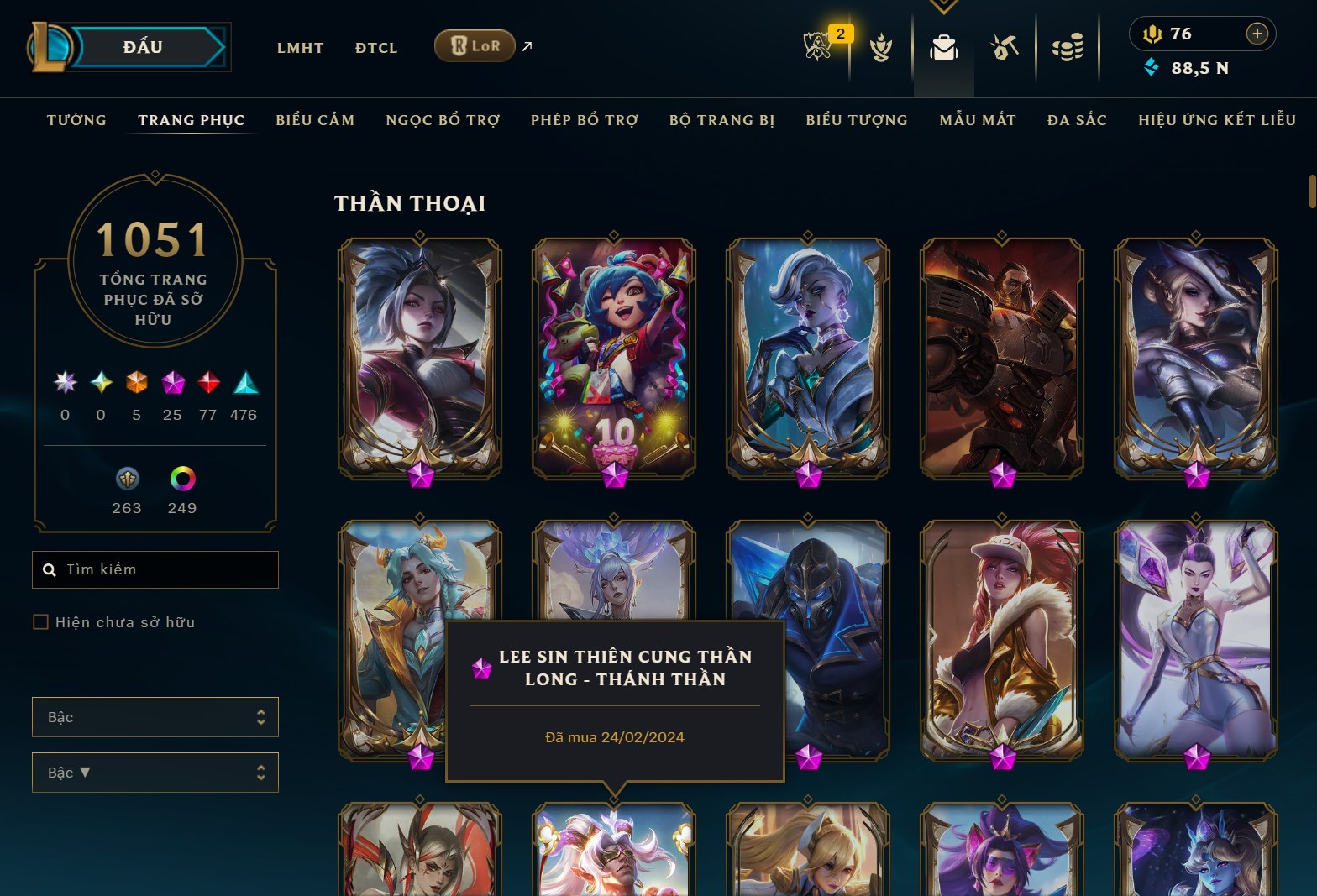Viewport: 1317px width, 896px height.
Task: Click the teal triangle gem icon showing 476
Action: (244, 384)
